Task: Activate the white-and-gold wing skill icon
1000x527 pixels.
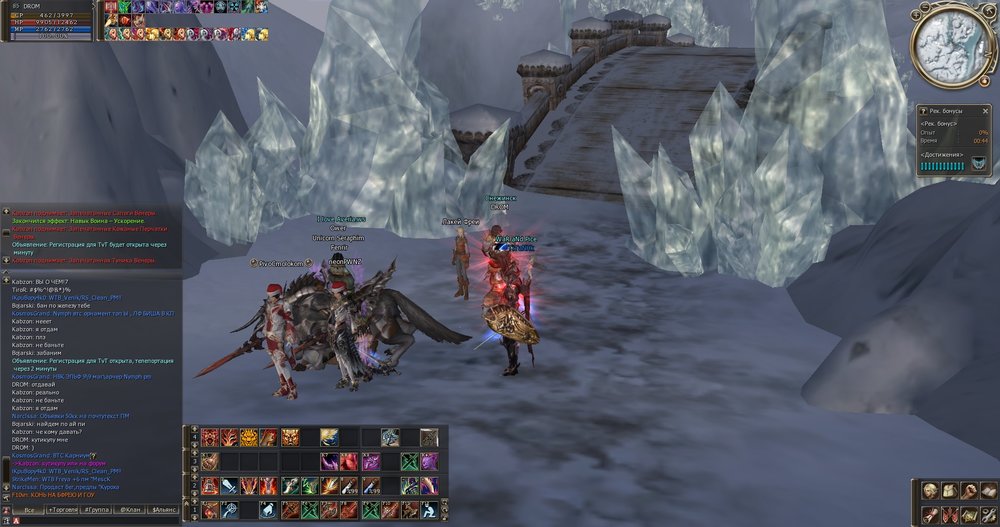Action: pyautogui.click(x=329, y=437)
